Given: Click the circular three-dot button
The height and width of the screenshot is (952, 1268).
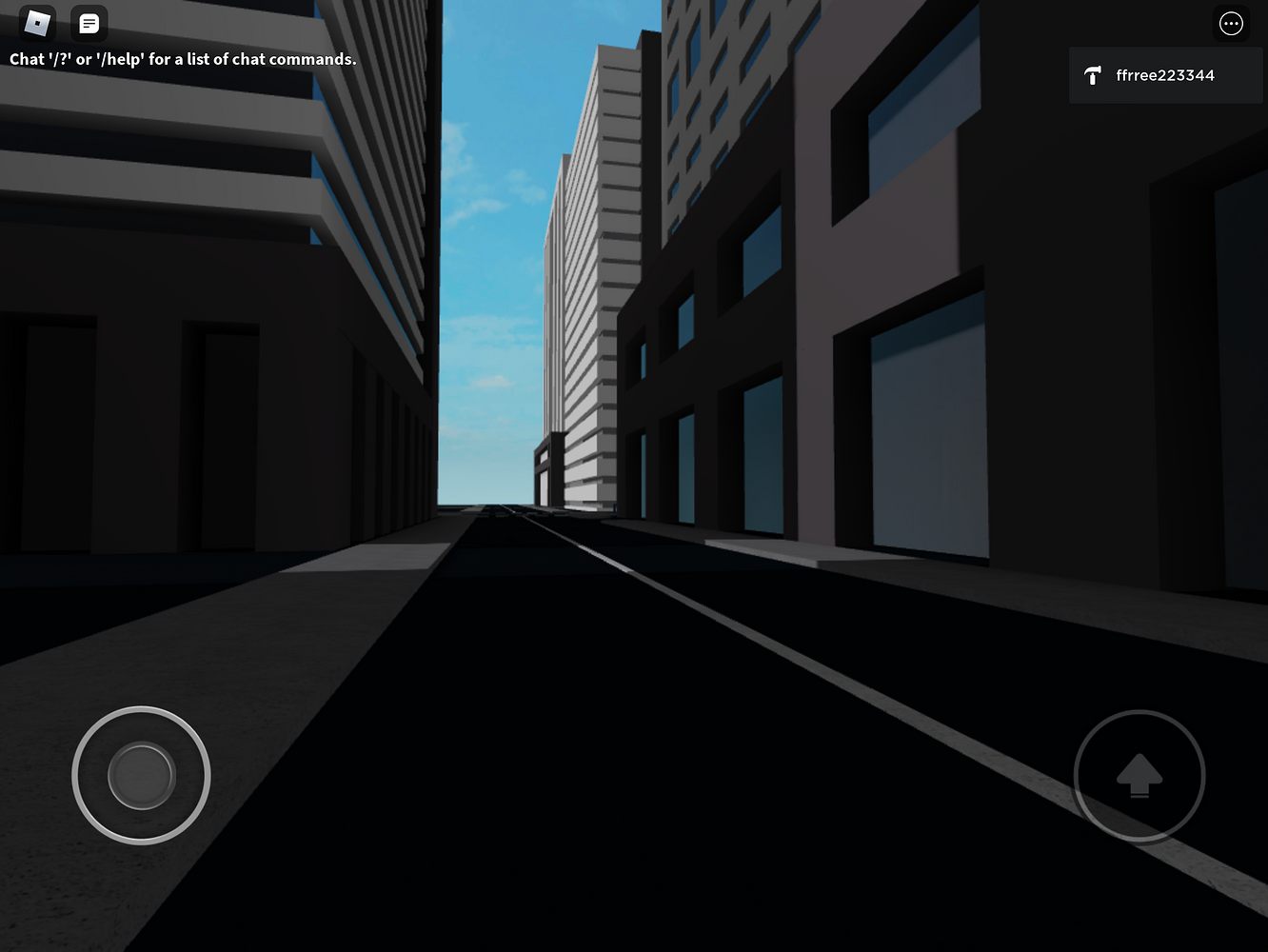Looking at the screenshot, I should 1232,23.
